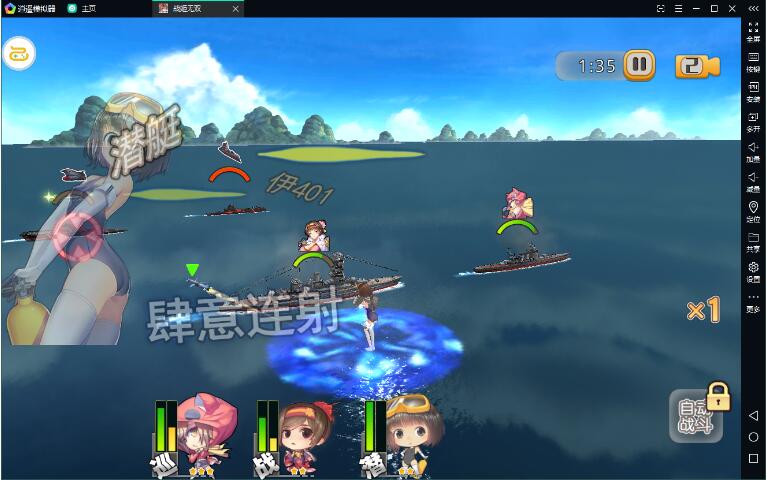Viewport: 767px width, 480px height.
Task: Toggle the camera view button
Action: click(697, 66)
